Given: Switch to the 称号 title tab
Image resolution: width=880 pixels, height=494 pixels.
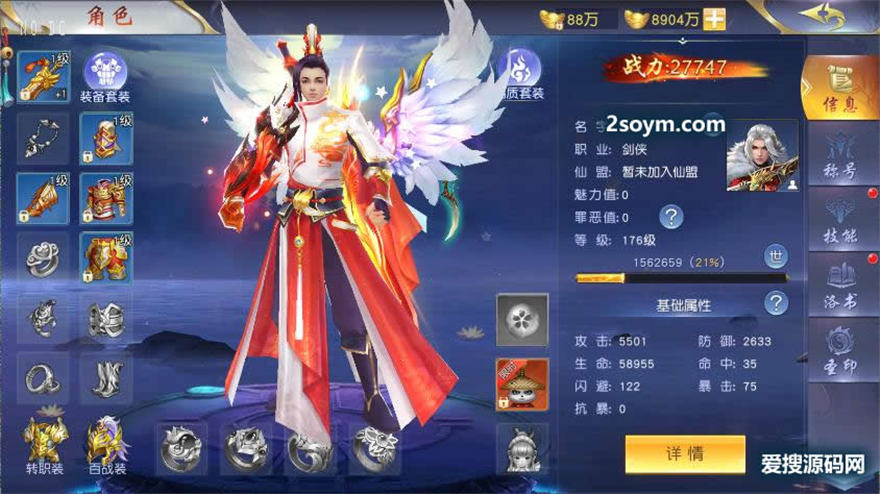Looking at the screenshot, I should pyautogui.click(x=837, y=158).
